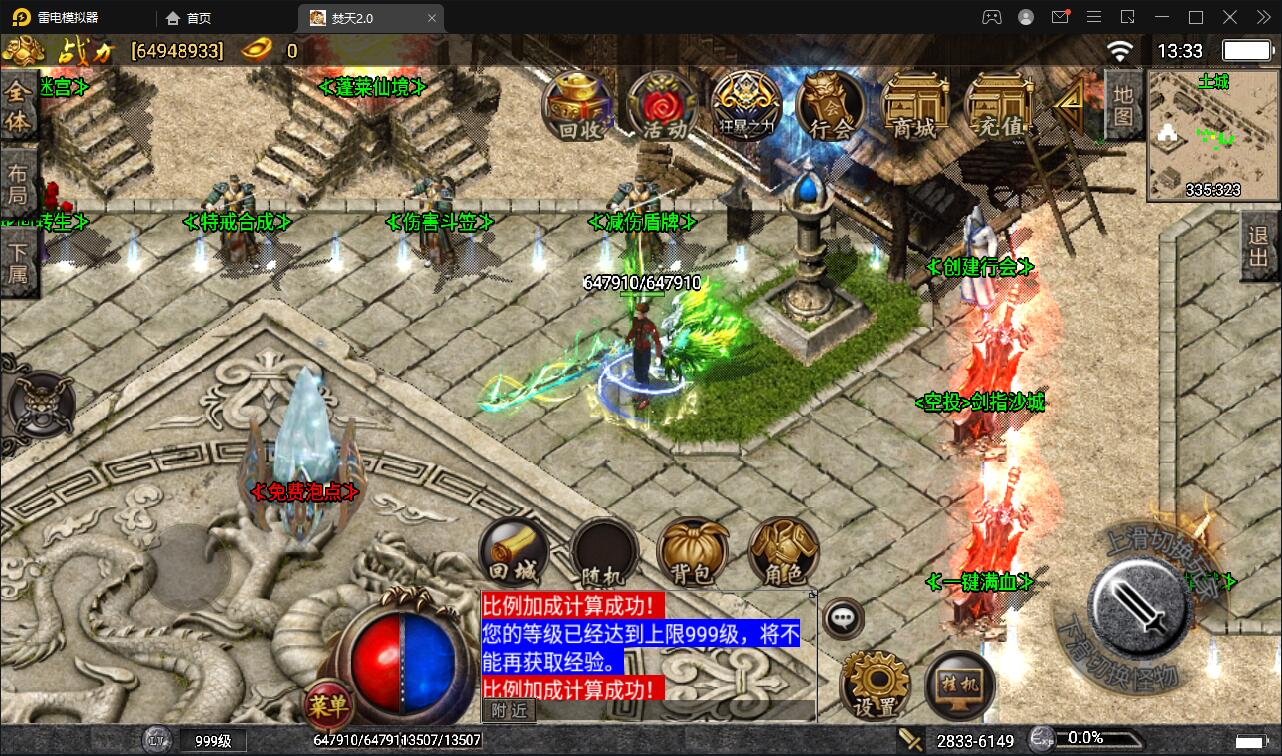
Task: Enable 挂机 auto-battle mode
Action: point(958,683)
